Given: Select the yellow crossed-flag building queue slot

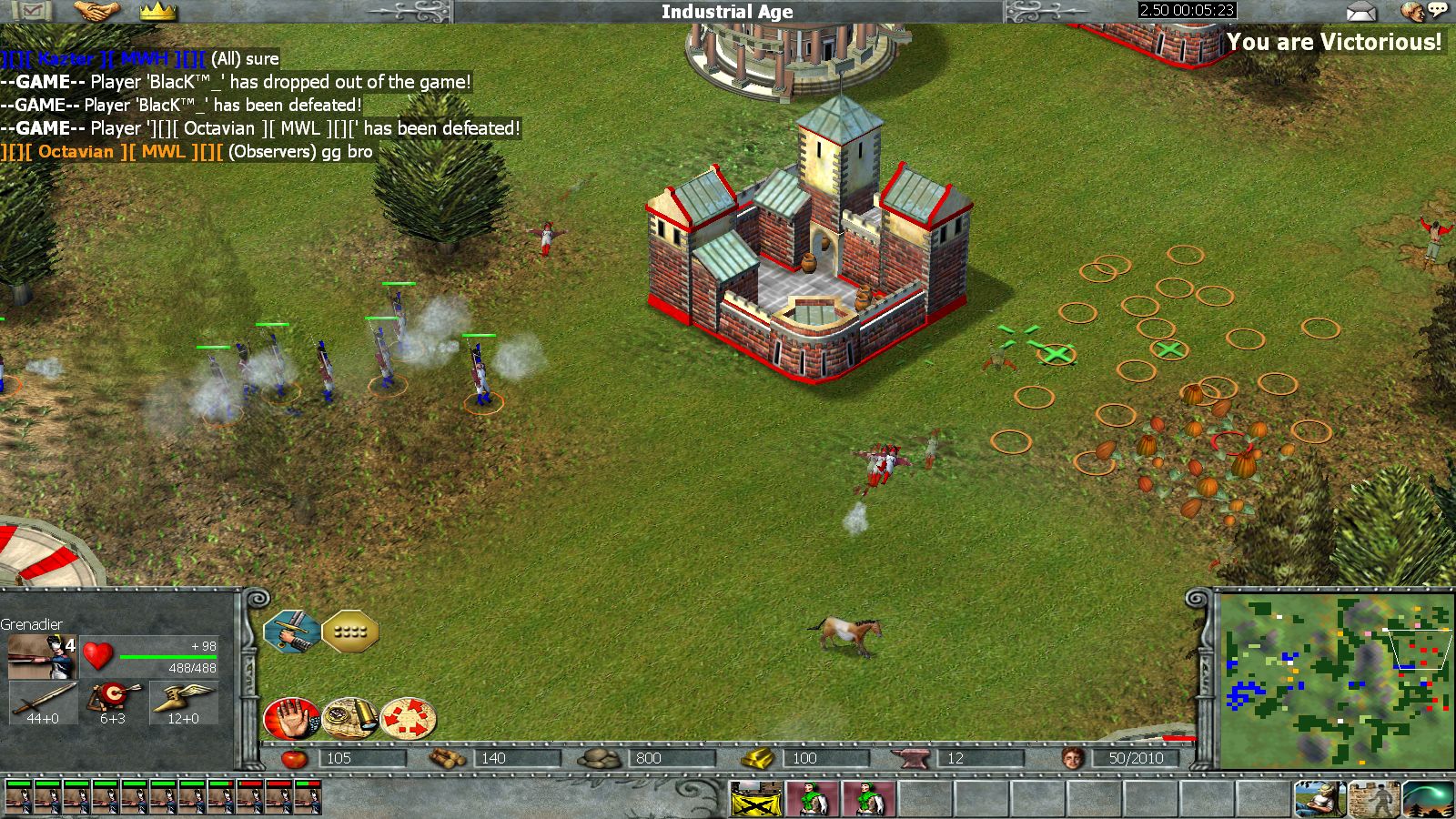Looking at the screenshot, I should pos(756,798).
